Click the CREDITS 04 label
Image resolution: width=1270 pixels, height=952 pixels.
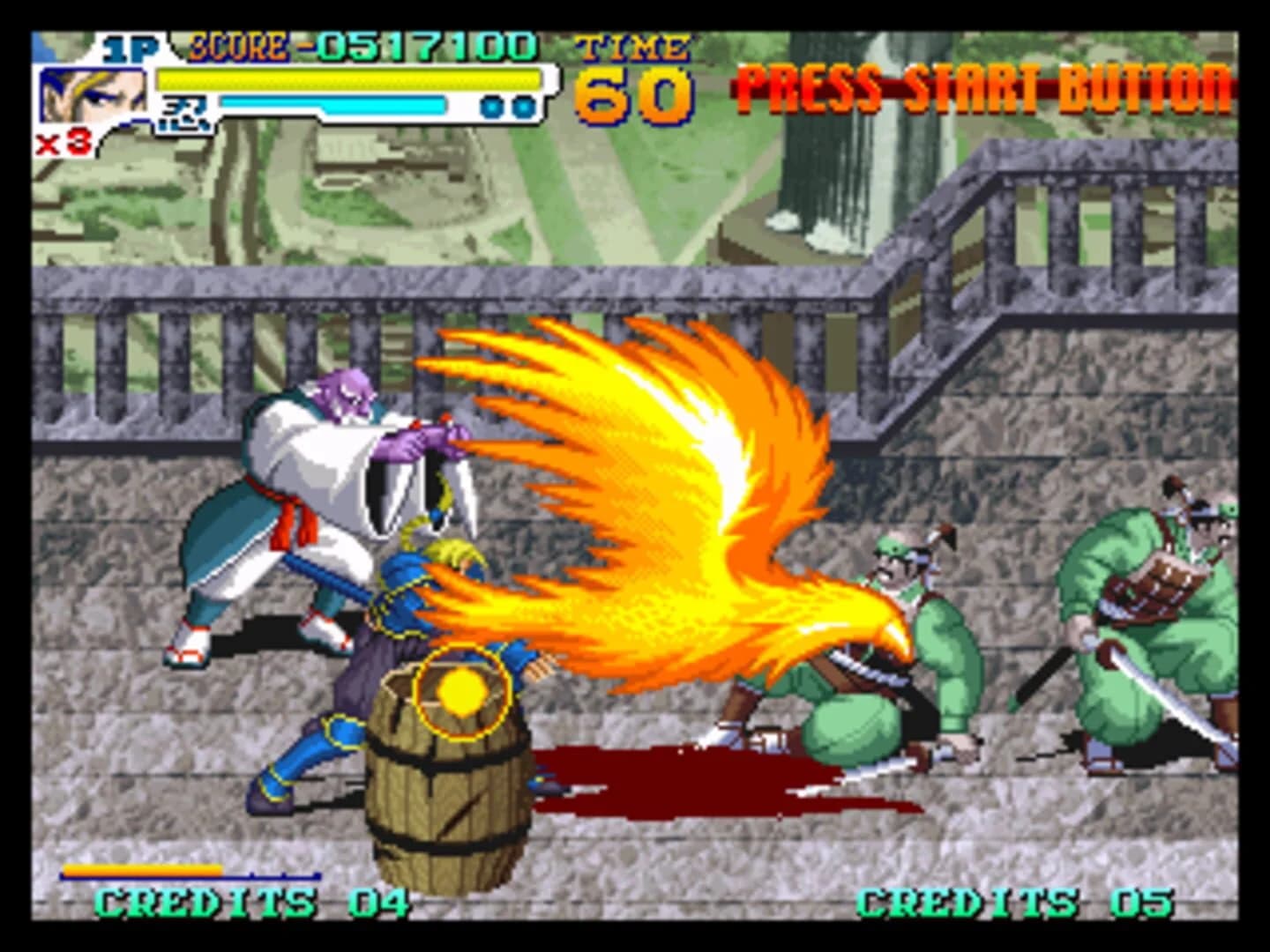click(251, 902)
